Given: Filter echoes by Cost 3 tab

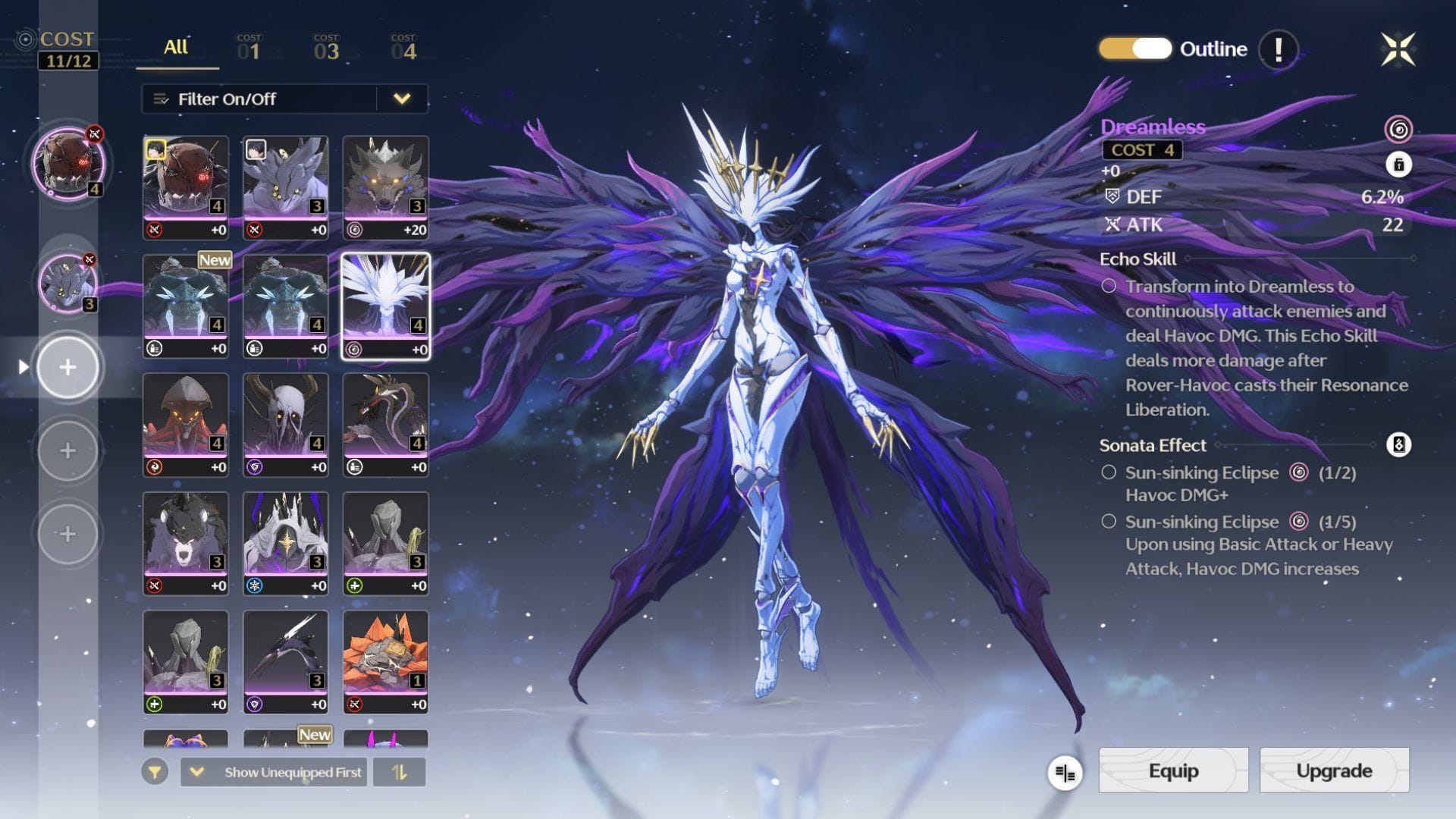Looking at the screenshot, I should [326, 48].
